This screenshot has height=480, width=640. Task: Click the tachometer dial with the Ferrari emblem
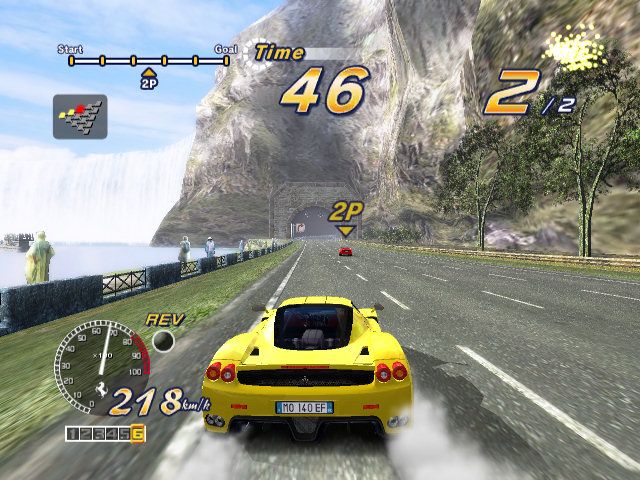98,364
